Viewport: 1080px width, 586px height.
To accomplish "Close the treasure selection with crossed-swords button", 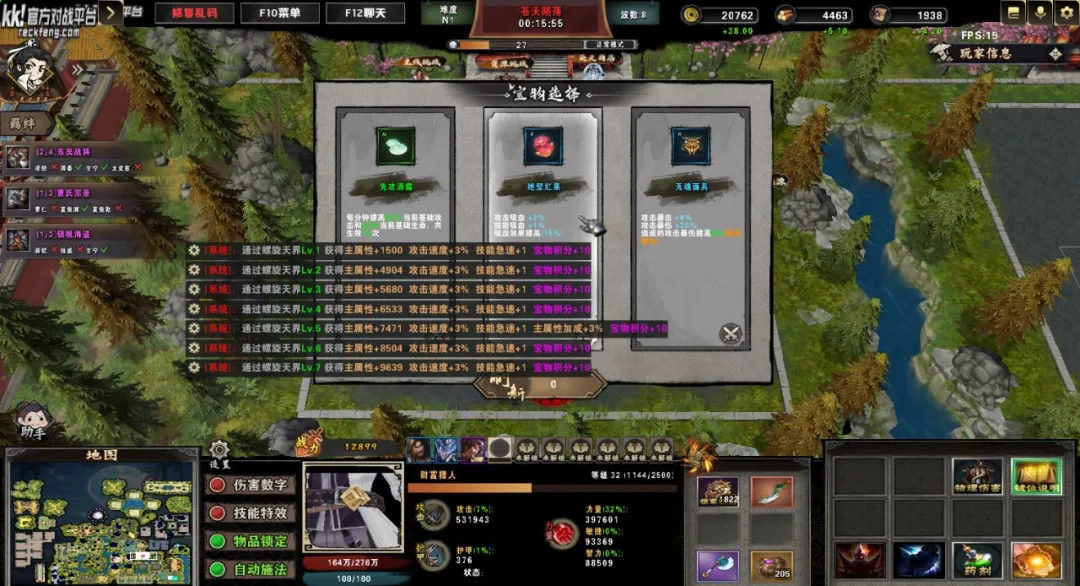I will (731, 334).
